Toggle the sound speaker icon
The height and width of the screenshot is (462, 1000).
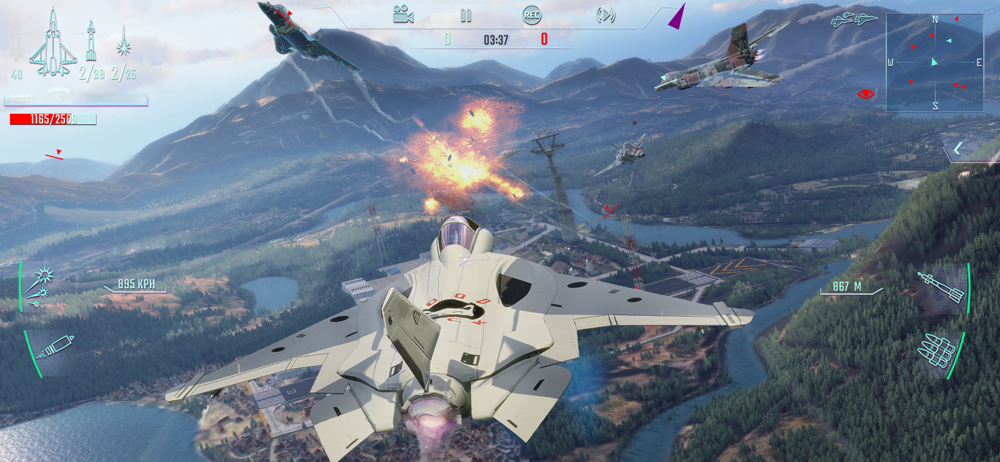click(605, 15)
